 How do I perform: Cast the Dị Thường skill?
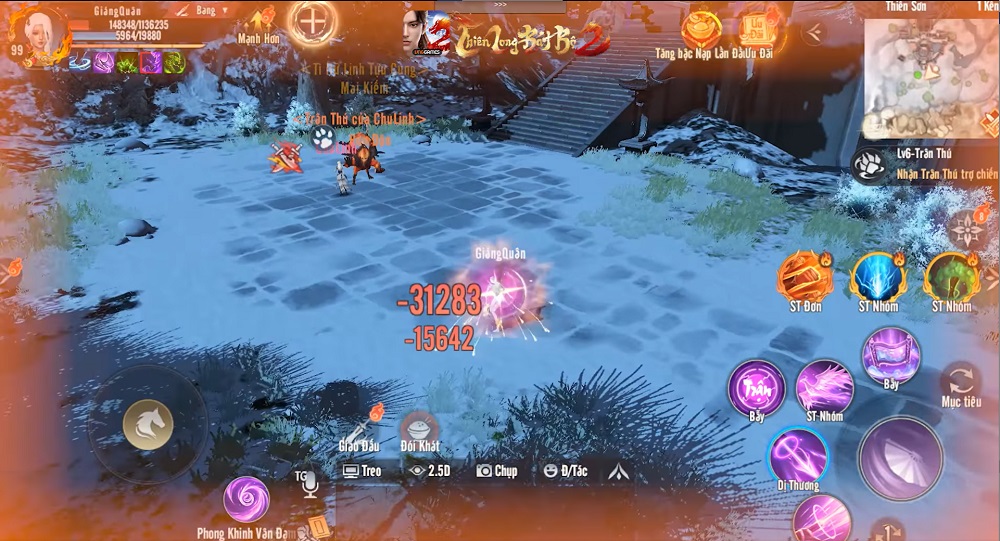[x=797, y=456]
